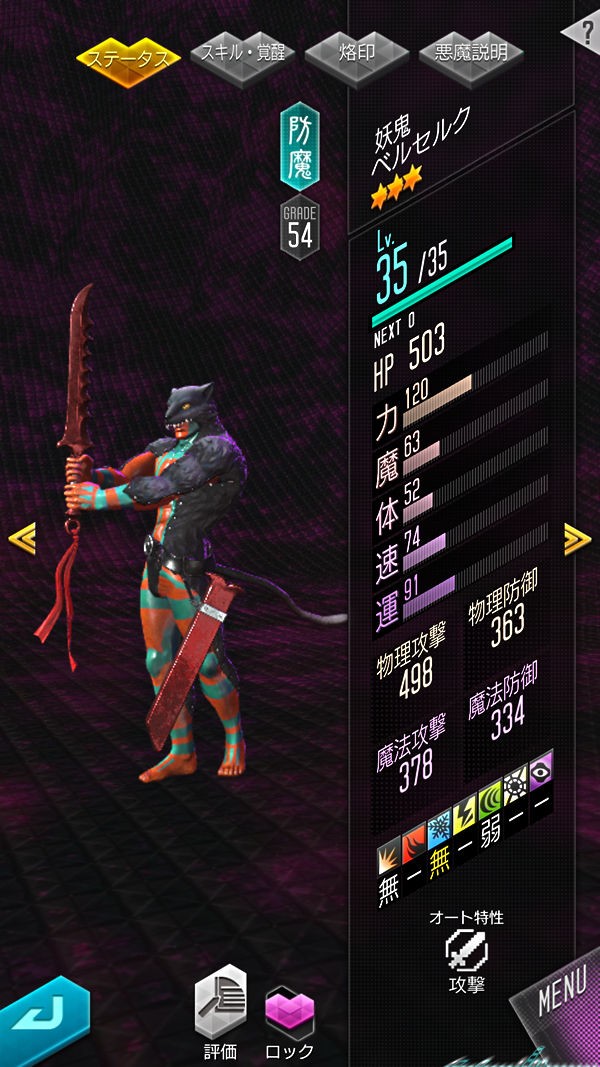Image resolution: width=600 pixels, height=1067 pixels.
Task: Switch to the ステータス tab
Action: [x=128, y=56]
